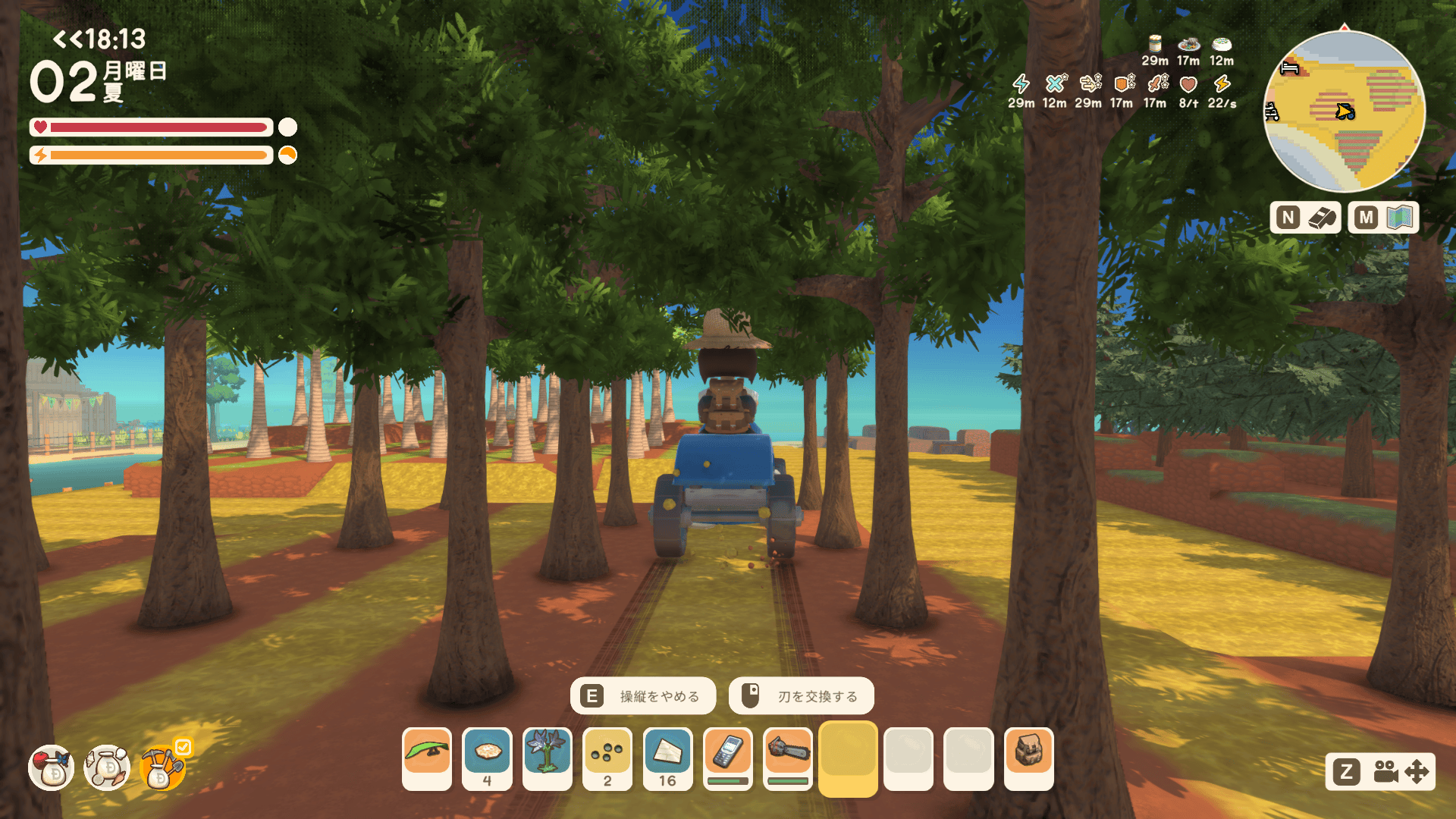Viewport: 1456px width, 819px height.
Task: Select the mobile phone hotbar slot
Action: coord(727,758)
